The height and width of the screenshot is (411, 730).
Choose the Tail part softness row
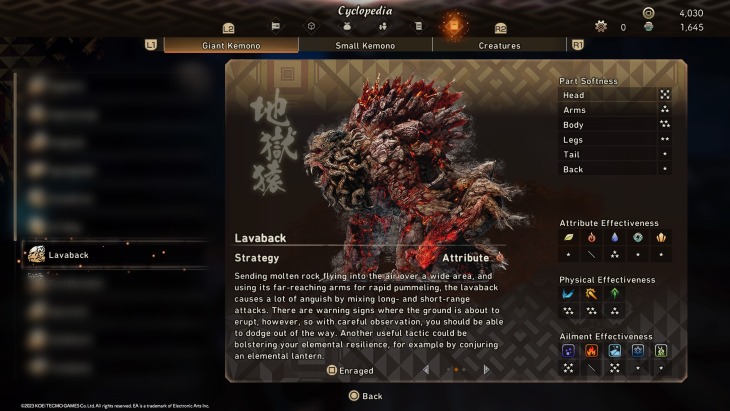(614, 154)
